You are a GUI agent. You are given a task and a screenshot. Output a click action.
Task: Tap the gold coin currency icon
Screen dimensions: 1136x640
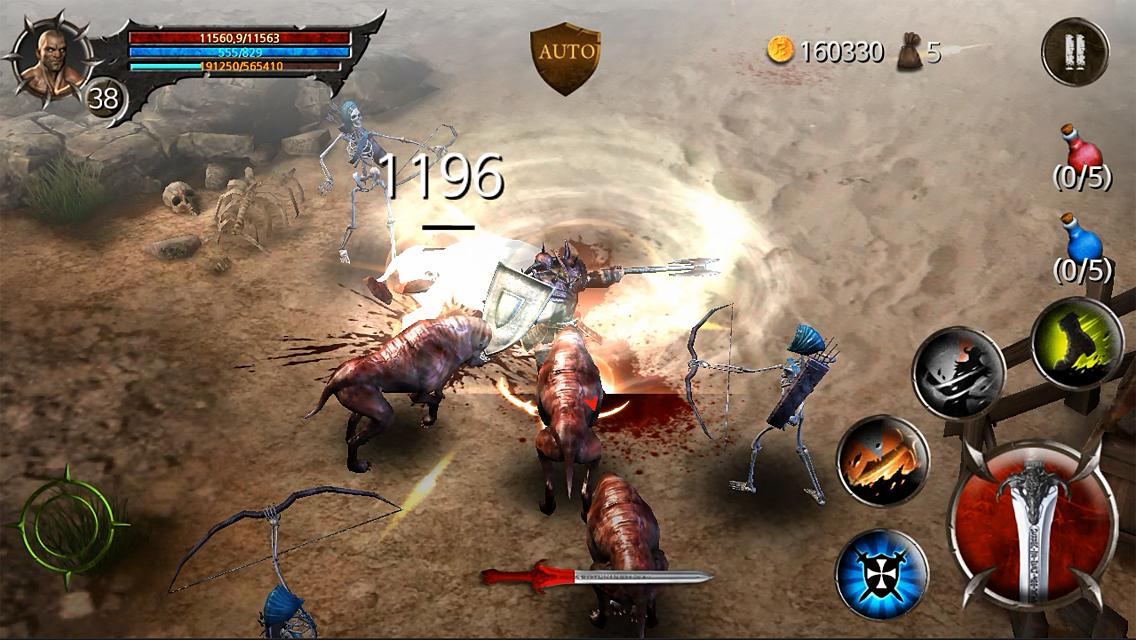pos(780,50)
